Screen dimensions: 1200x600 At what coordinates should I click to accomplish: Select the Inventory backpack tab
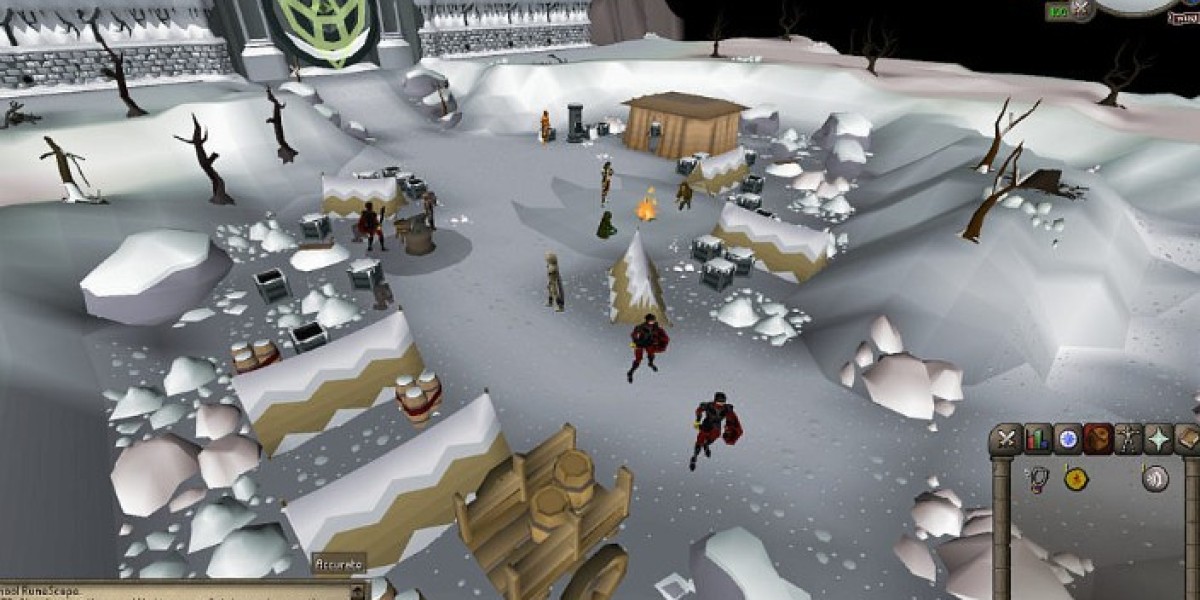click(1099, 439)
